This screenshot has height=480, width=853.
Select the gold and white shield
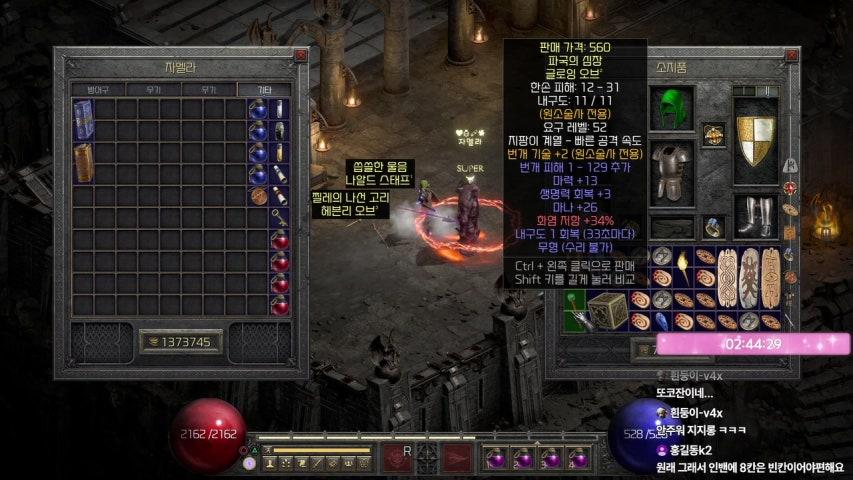[x=755, y=142]
